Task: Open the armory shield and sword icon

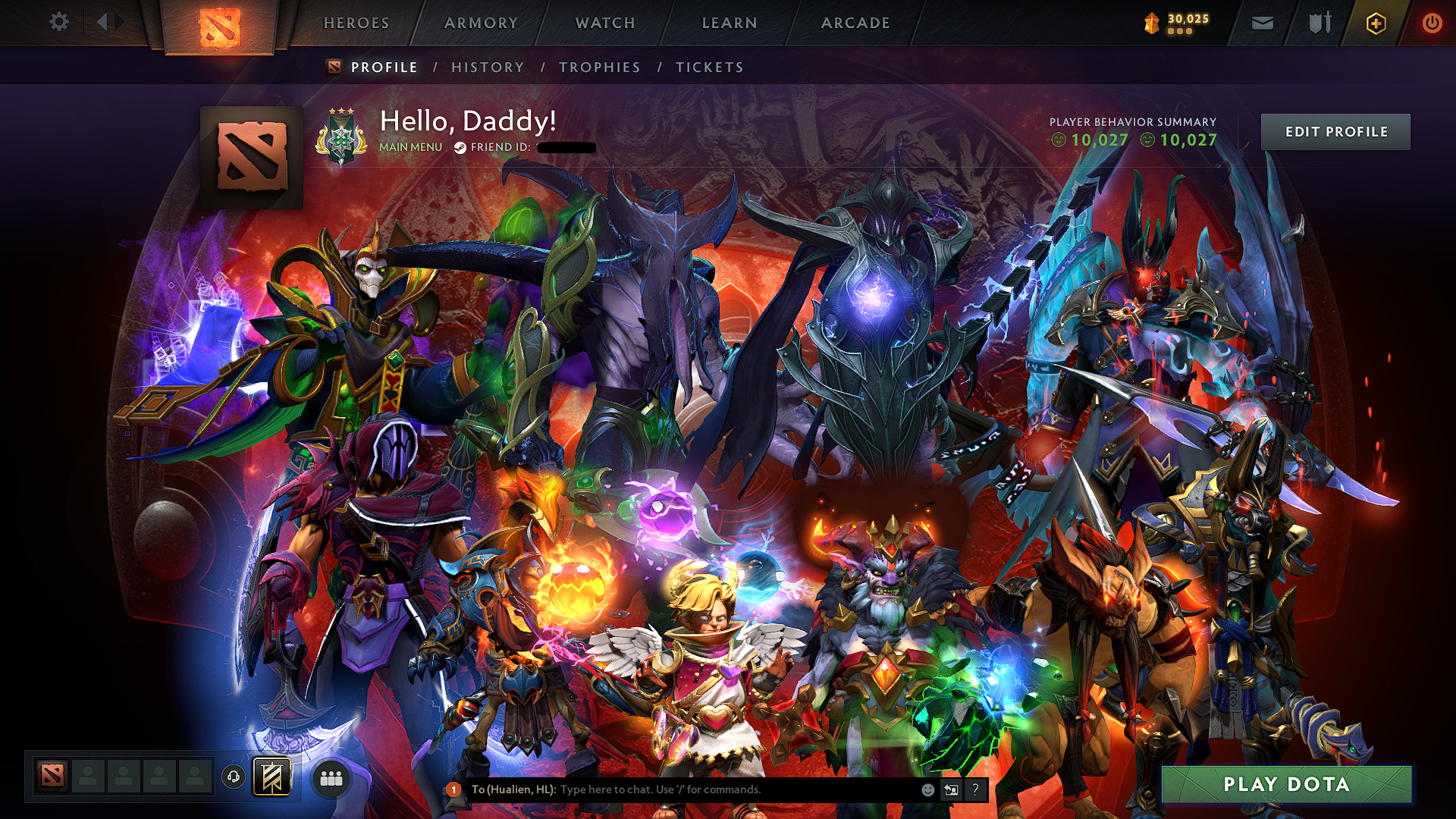Action: click(1319, 23)
